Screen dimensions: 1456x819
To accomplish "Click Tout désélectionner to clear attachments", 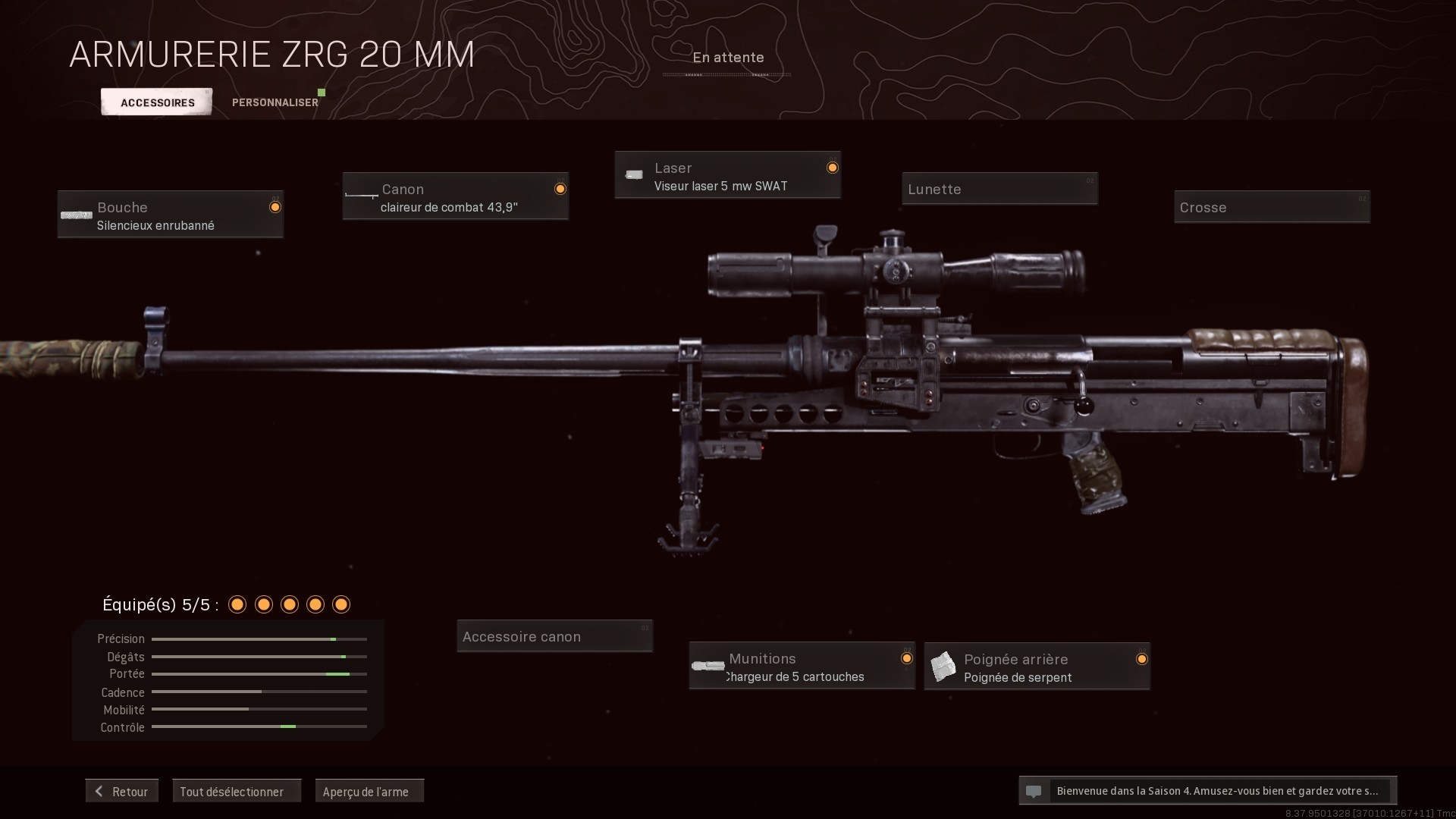I will coord(237,791).
